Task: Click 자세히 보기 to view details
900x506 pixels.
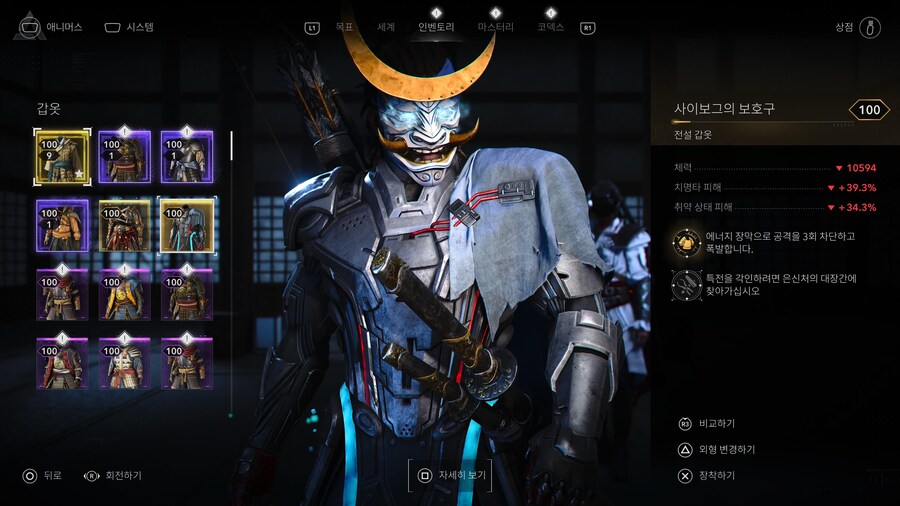Action: (x=450, y=475)
